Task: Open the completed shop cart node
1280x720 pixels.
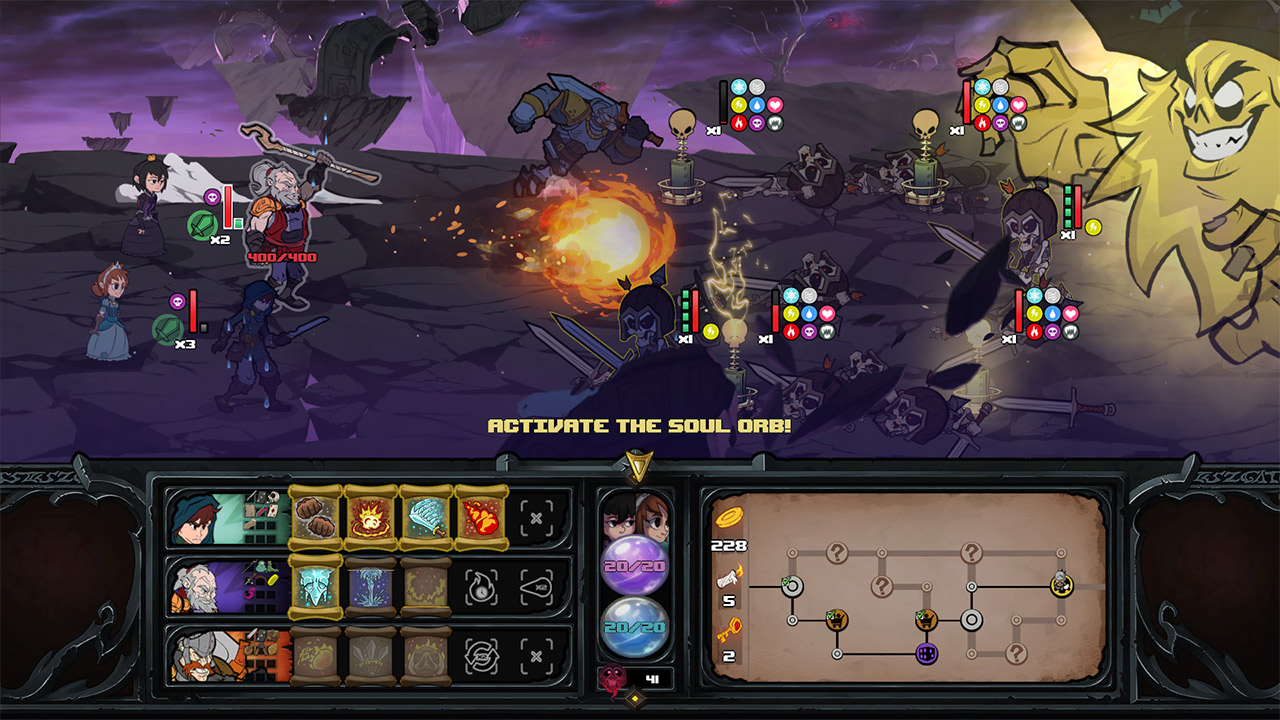Action: 836,620
